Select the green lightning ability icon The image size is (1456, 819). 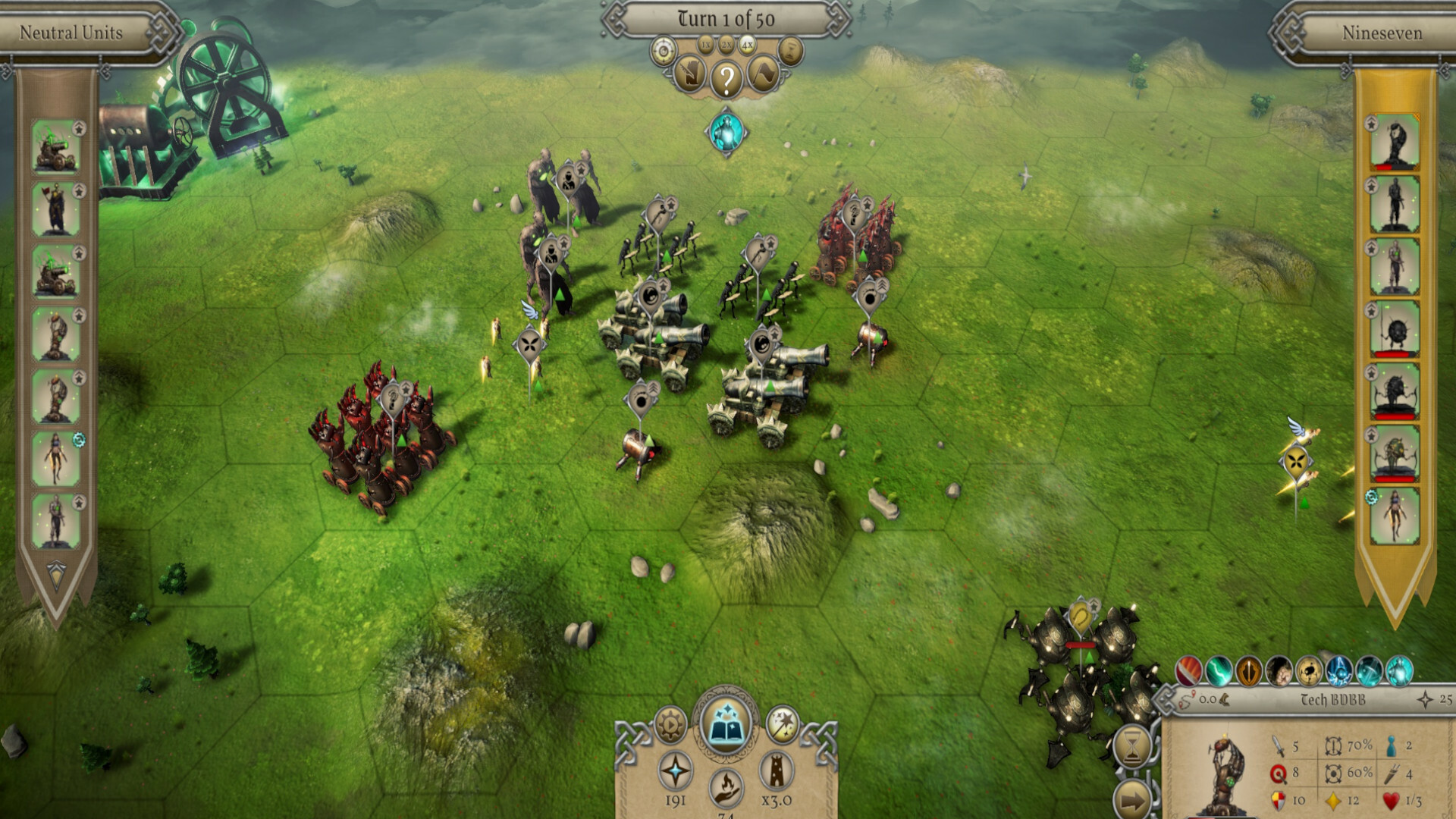coord(1218,671)
